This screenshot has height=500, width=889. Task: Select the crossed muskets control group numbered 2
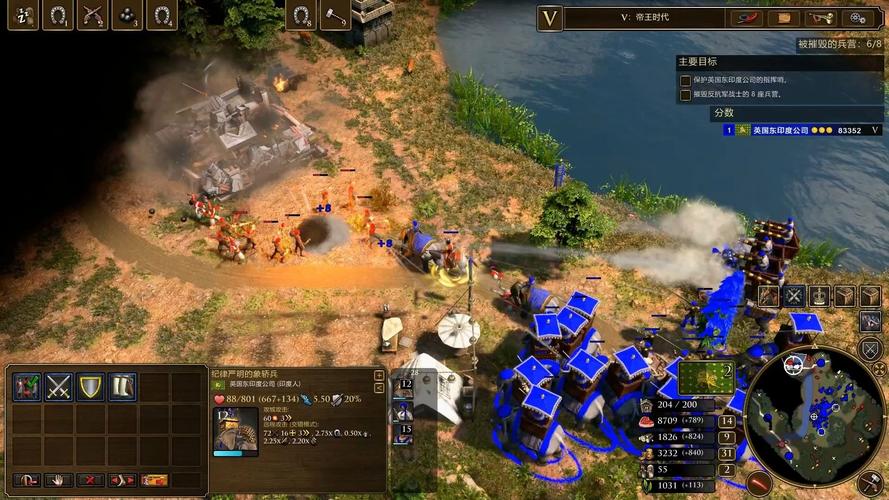pos(92,15)
